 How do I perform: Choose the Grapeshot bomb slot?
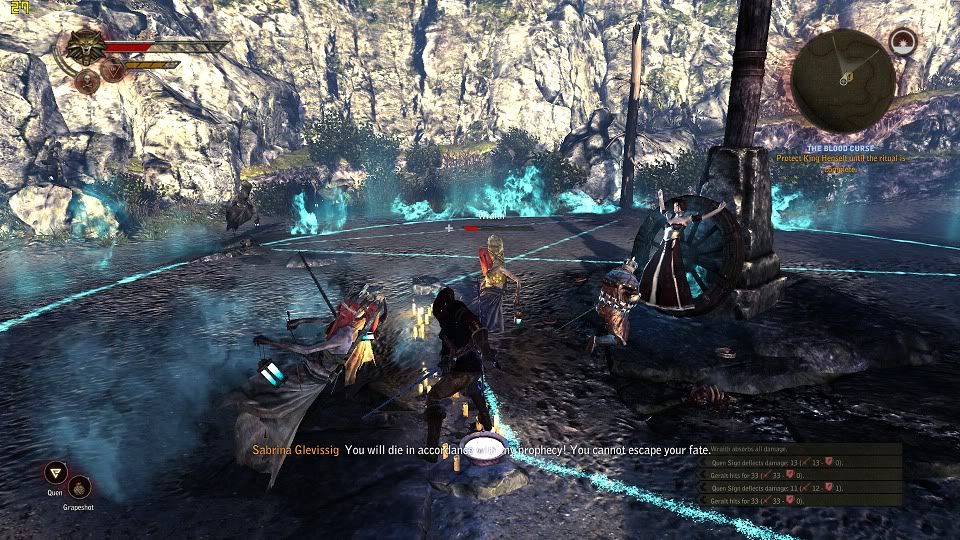tap(79, 487)
